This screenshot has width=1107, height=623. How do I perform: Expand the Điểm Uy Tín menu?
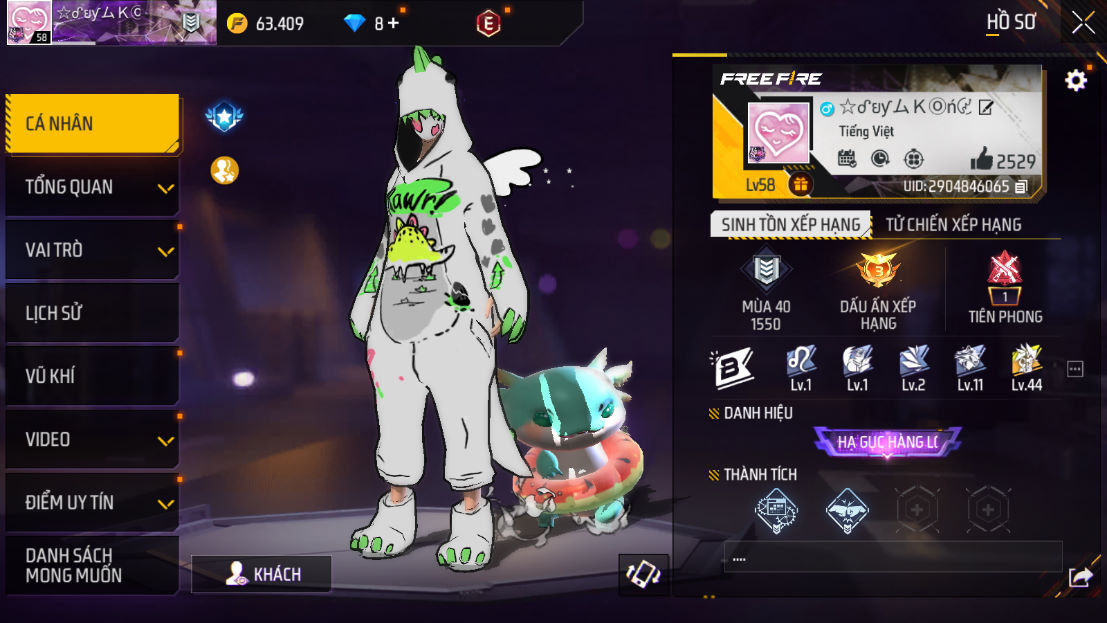pos(92,502)
